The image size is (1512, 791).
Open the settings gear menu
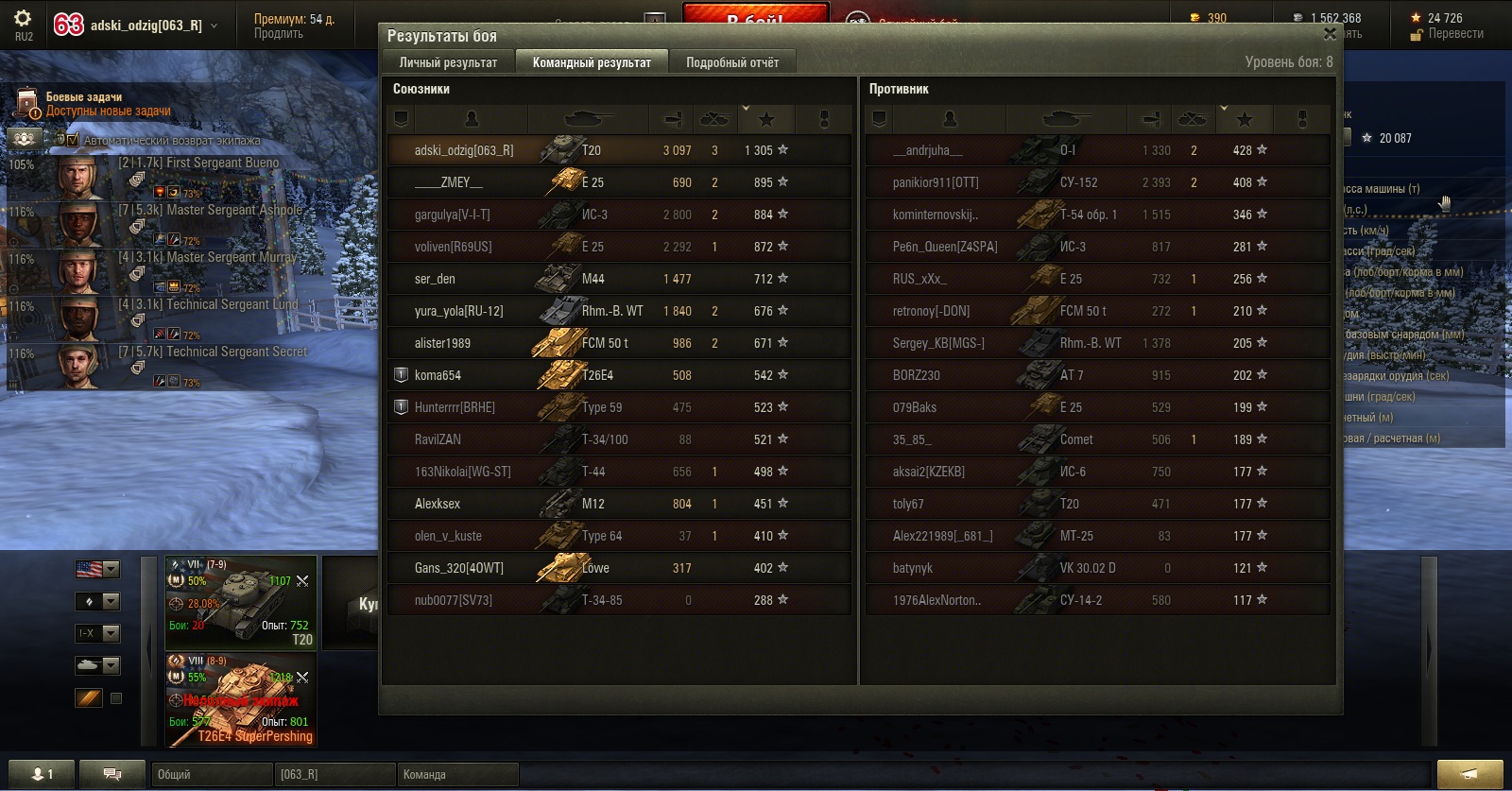(24, 19)
